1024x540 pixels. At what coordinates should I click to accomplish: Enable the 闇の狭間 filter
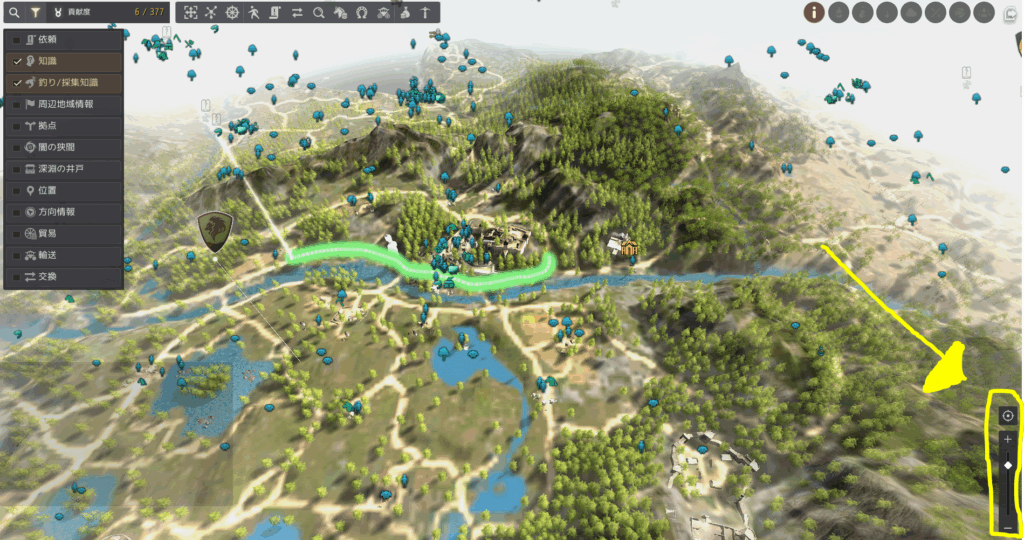click(x=17, y=147)
